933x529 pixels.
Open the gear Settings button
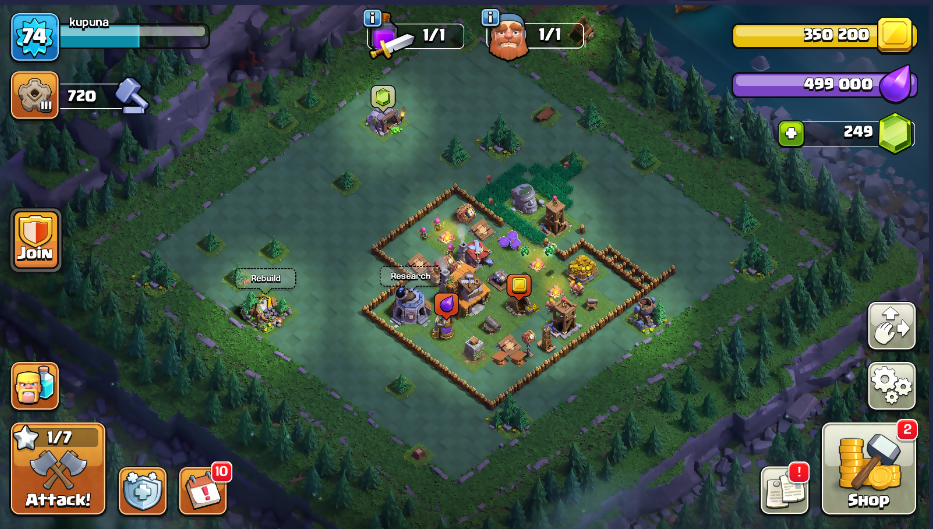pos(891,385)
